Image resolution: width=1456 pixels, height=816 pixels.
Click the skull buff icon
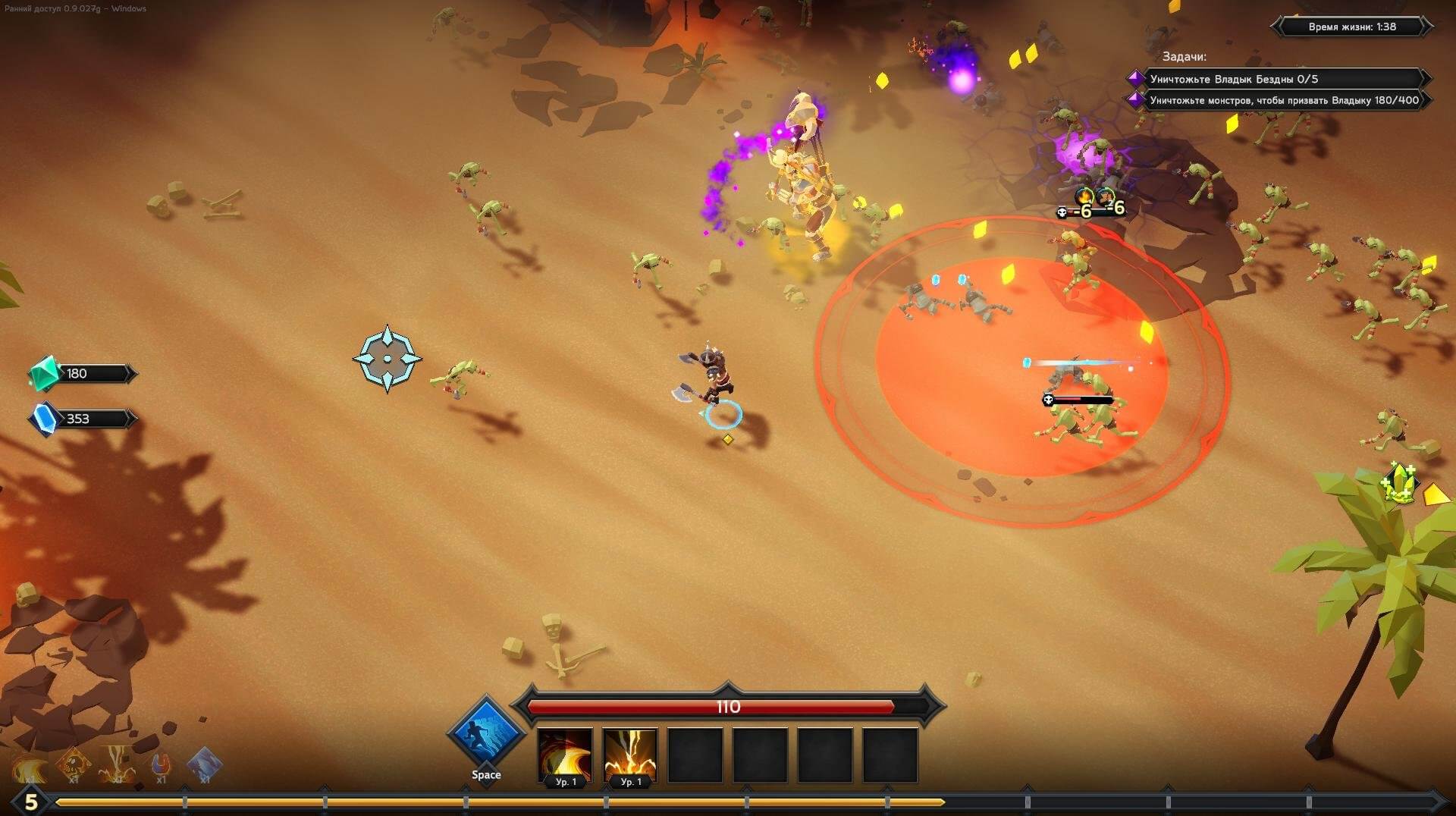tap(74, 764)
